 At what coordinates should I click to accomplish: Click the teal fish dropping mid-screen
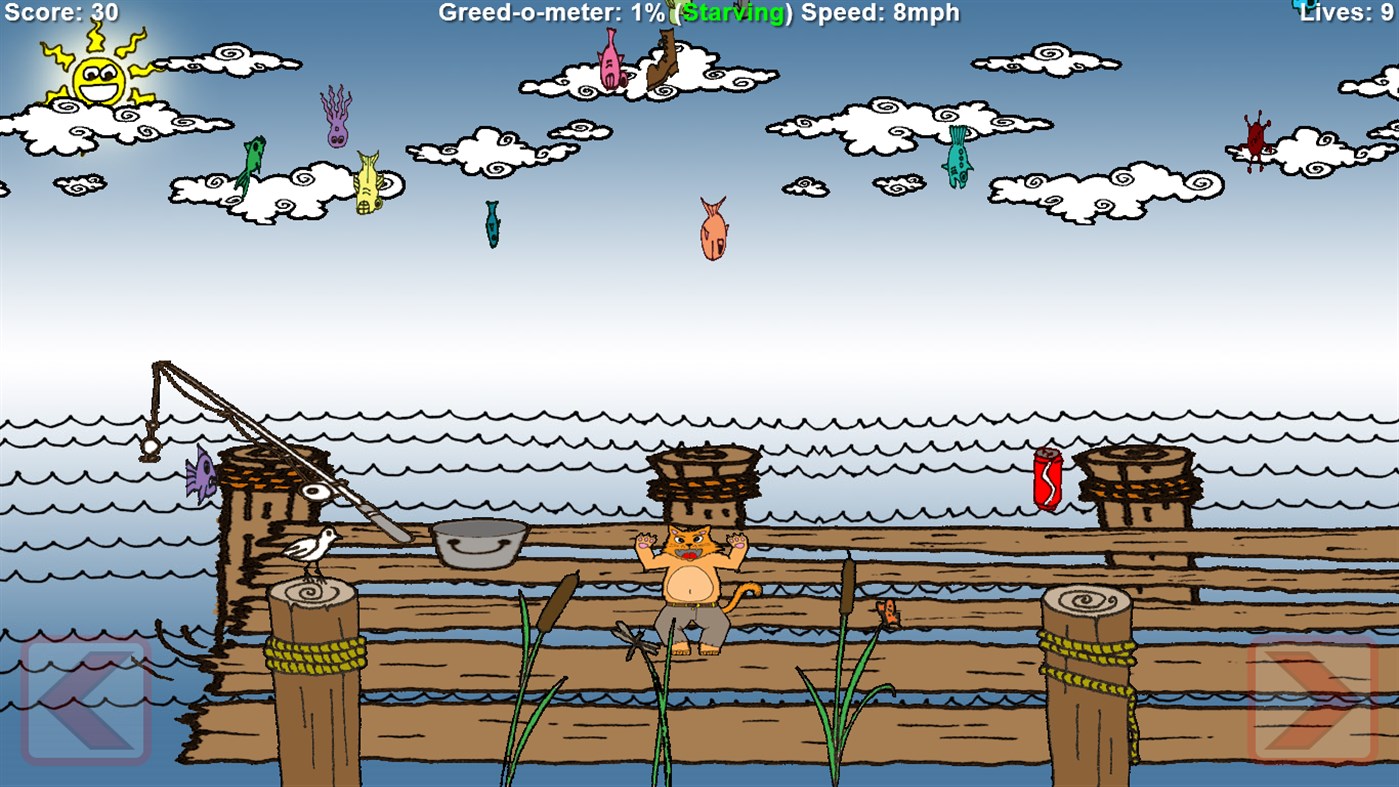point(491,225)
